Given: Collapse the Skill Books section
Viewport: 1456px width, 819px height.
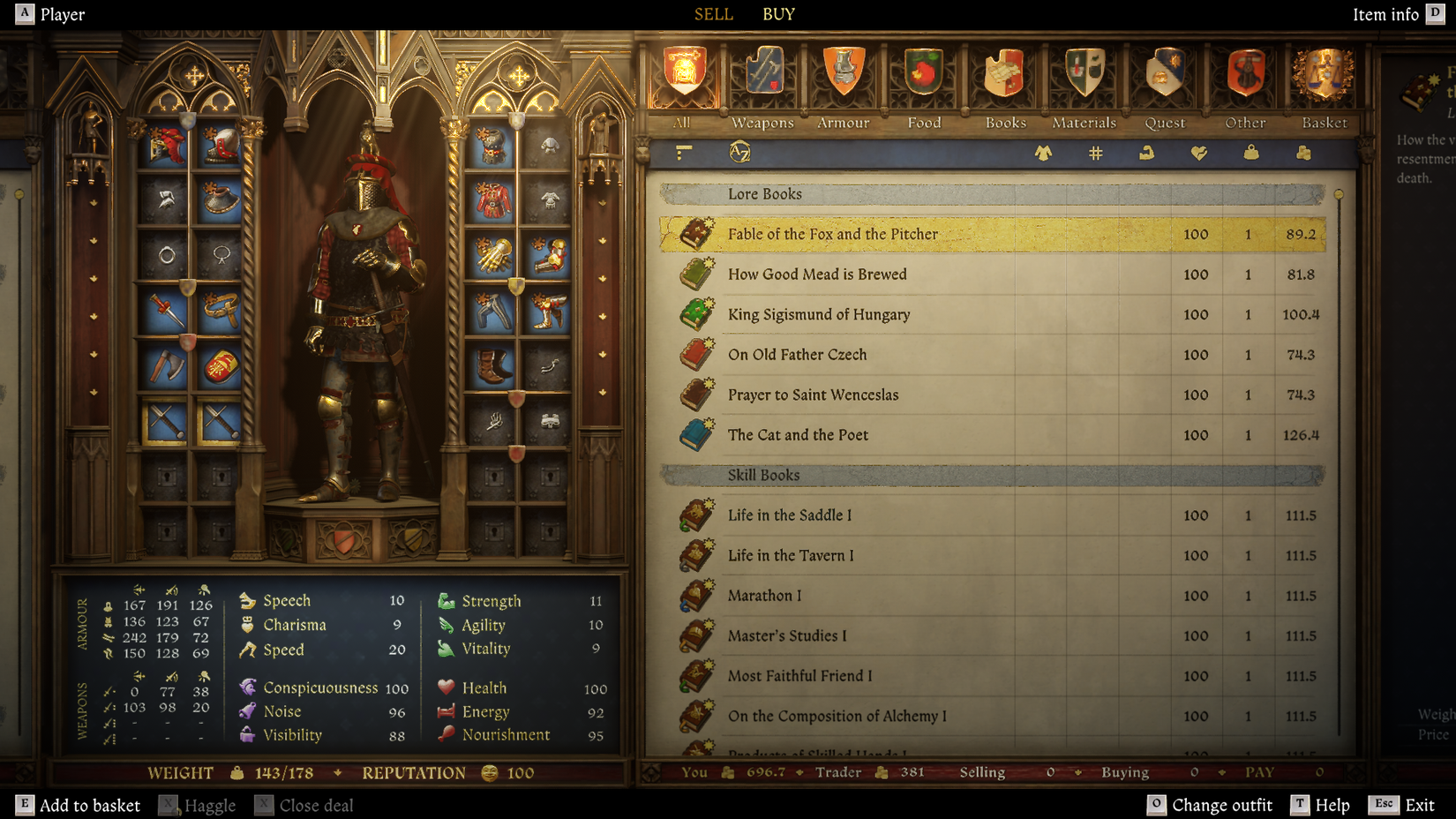Looking at the screenshot, I should pos(762,475).
